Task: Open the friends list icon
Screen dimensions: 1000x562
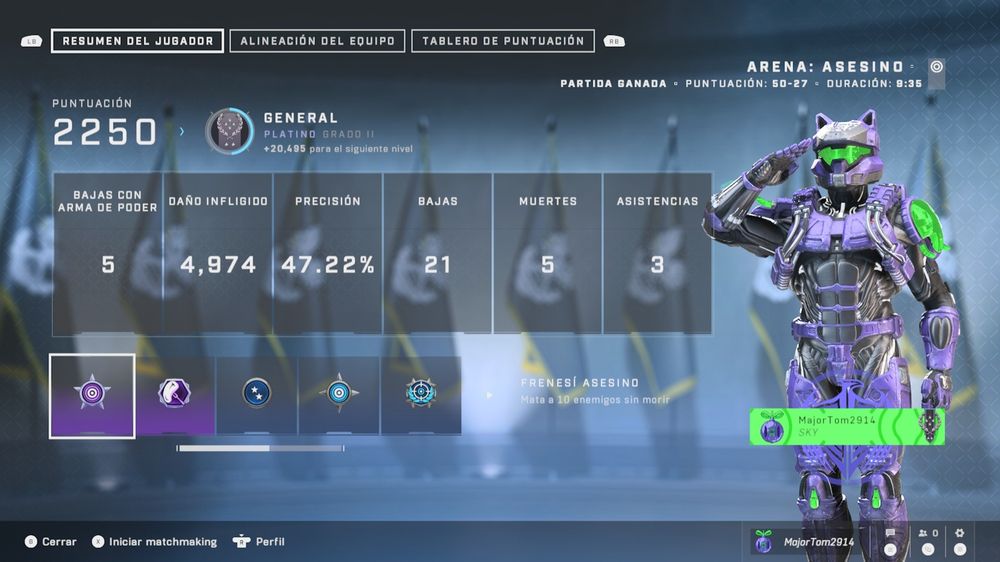Action: 927,534
